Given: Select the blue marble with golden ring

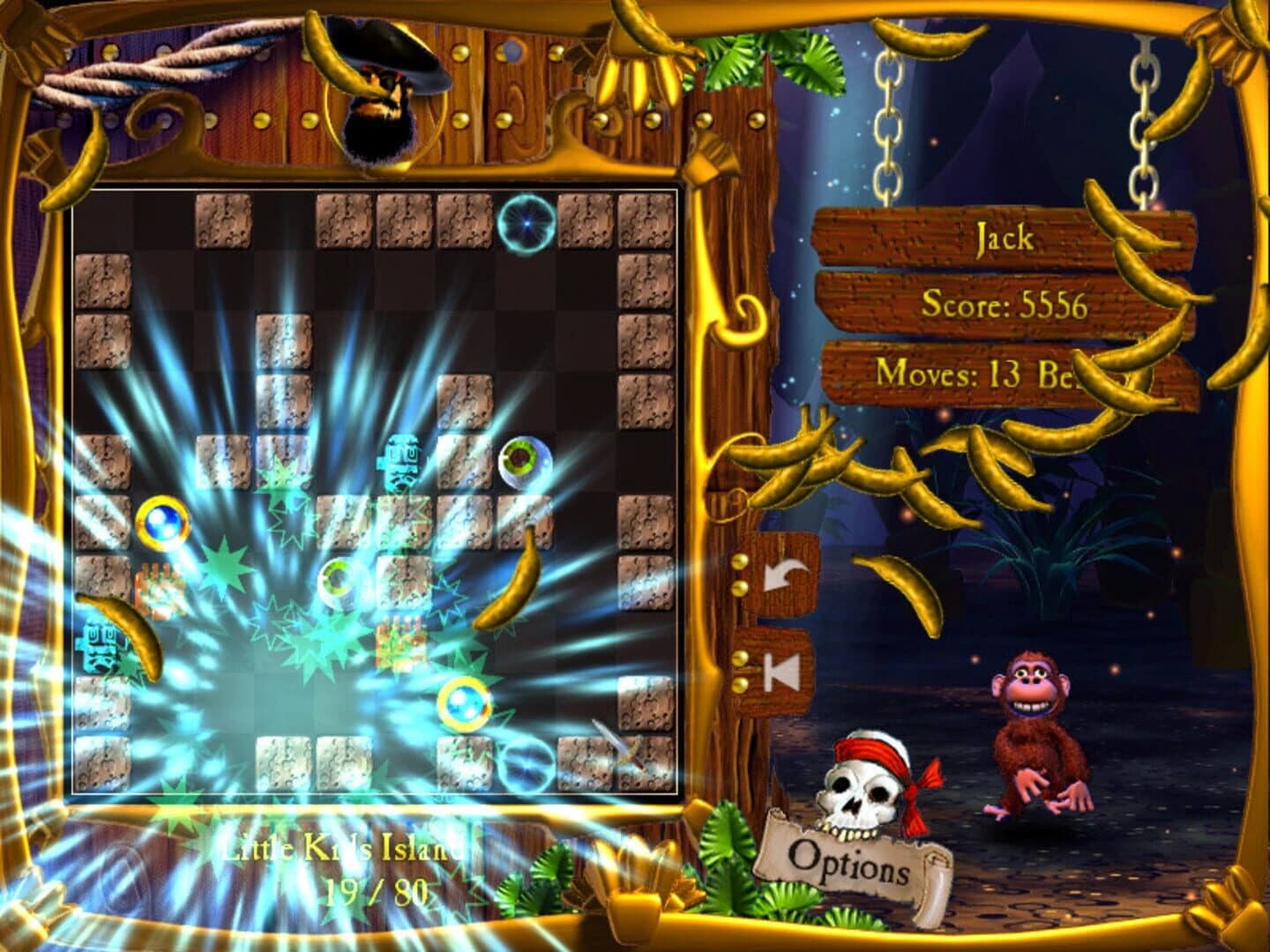Looking at the screenshot, I should click(161, 520).
